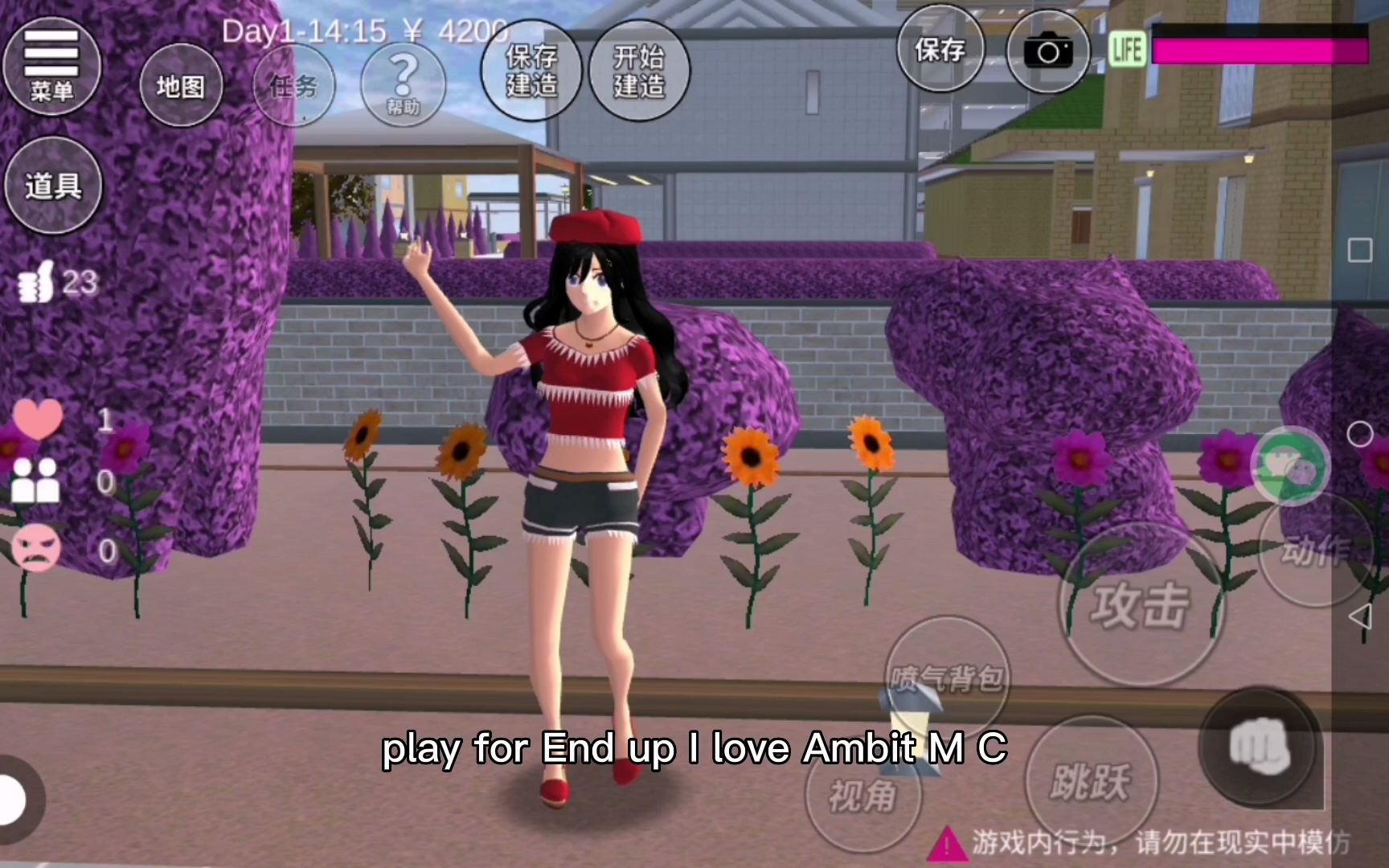The image size is (1389, 868).
Task: Switch camera with 视角 button
Action: (862, 796)
